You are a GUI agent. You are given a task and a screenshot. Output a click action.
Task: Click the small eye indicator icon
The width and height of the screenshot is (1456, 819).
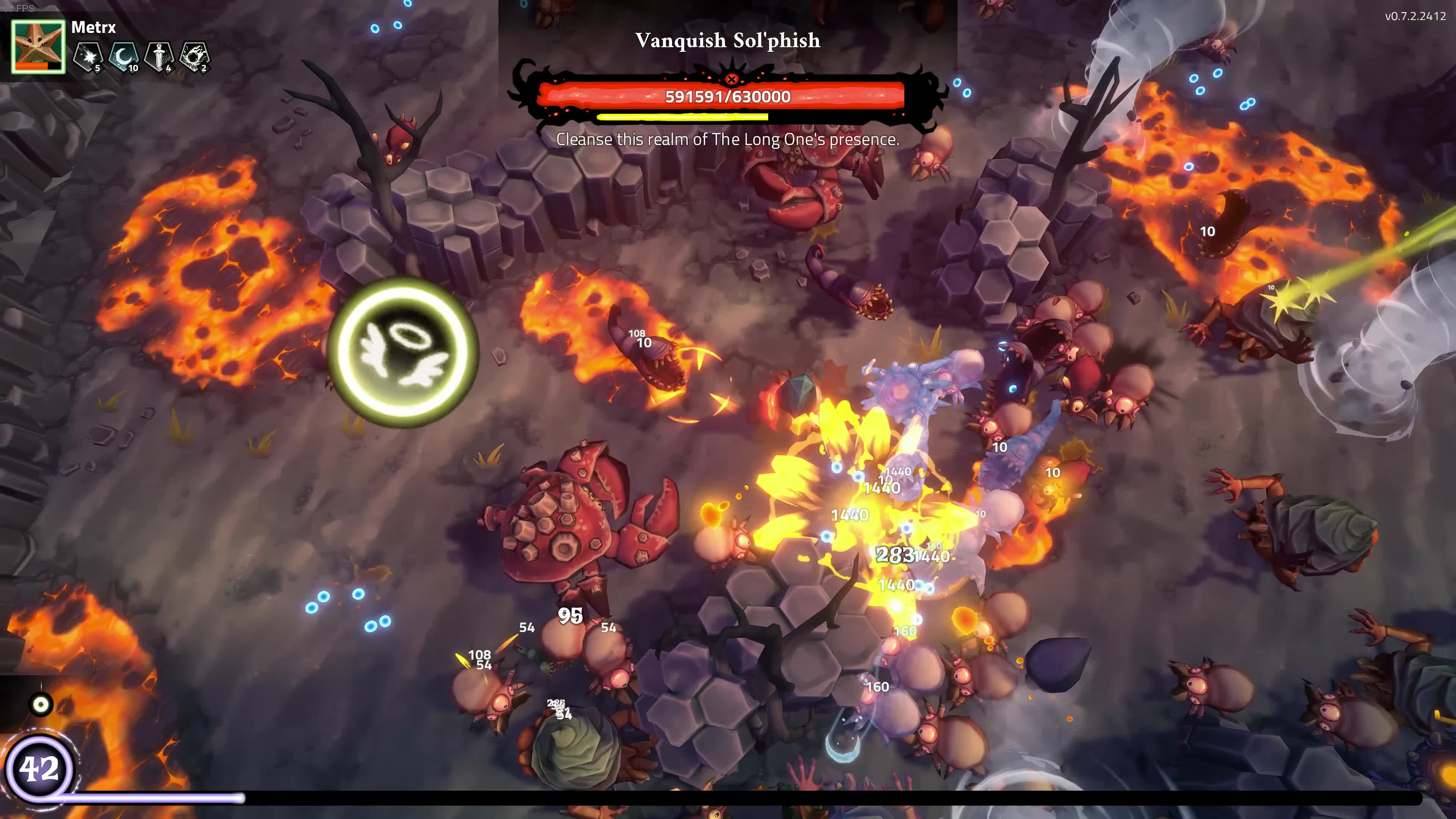pyautogui.click(x=41, y=704)
